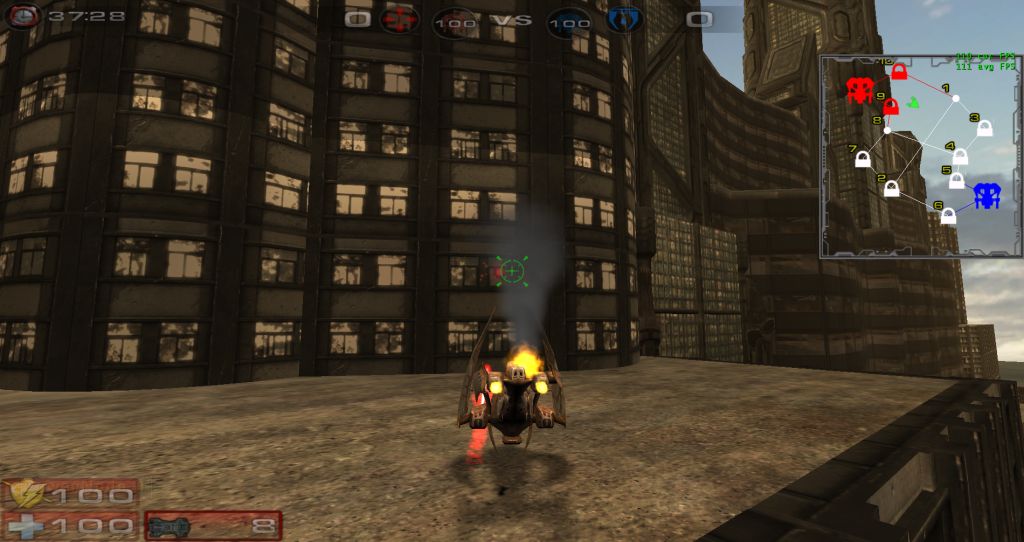This screenshot has height=542, width=1024.
Task: Select locked node 7 on minimap
Action: (x=862, y=158)
